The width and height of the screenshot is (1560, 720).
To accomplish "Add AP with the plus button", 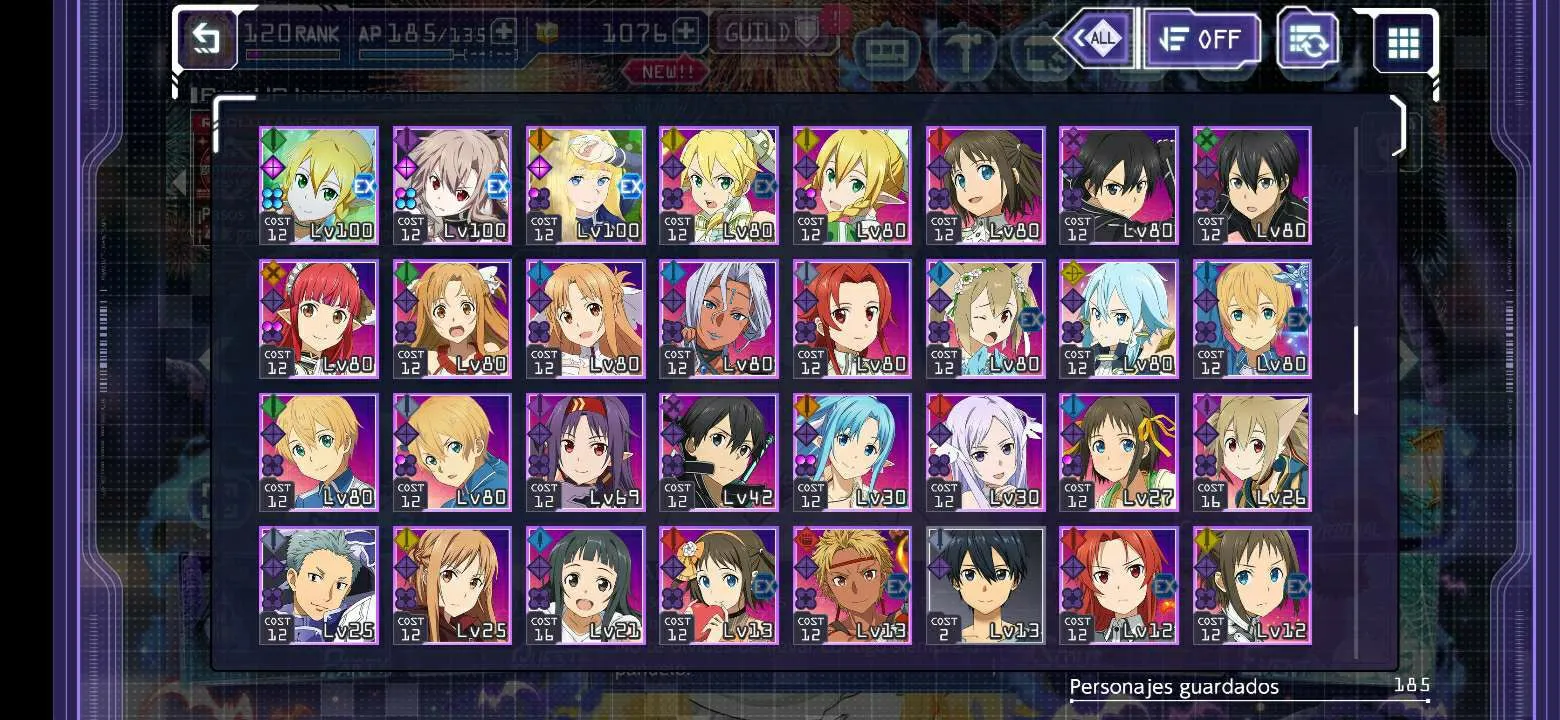I will coord(503,33).
